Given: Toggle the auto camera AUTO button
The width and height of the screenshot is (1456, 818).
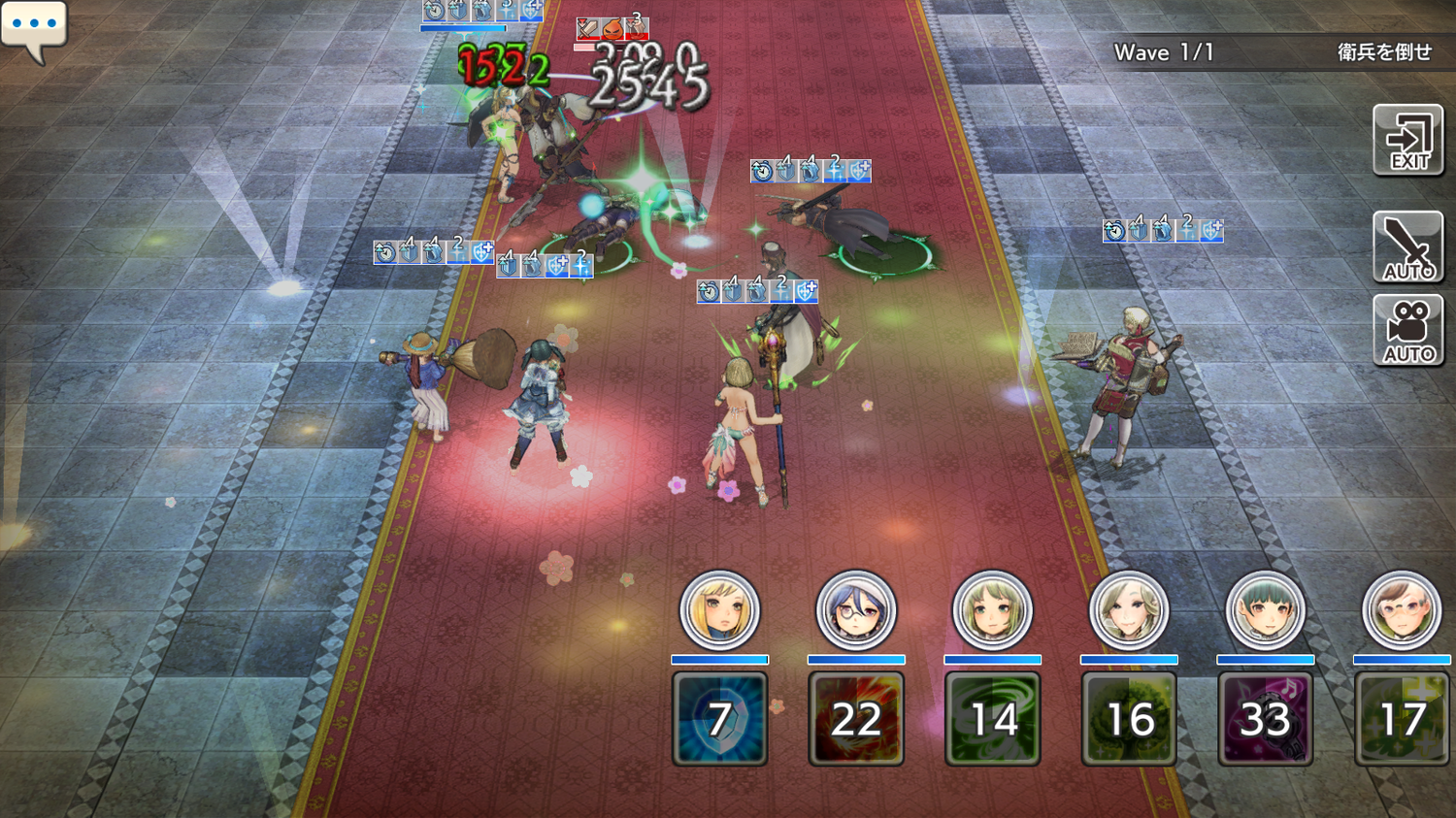Looking at the screenshot, I should (1407, 331).
